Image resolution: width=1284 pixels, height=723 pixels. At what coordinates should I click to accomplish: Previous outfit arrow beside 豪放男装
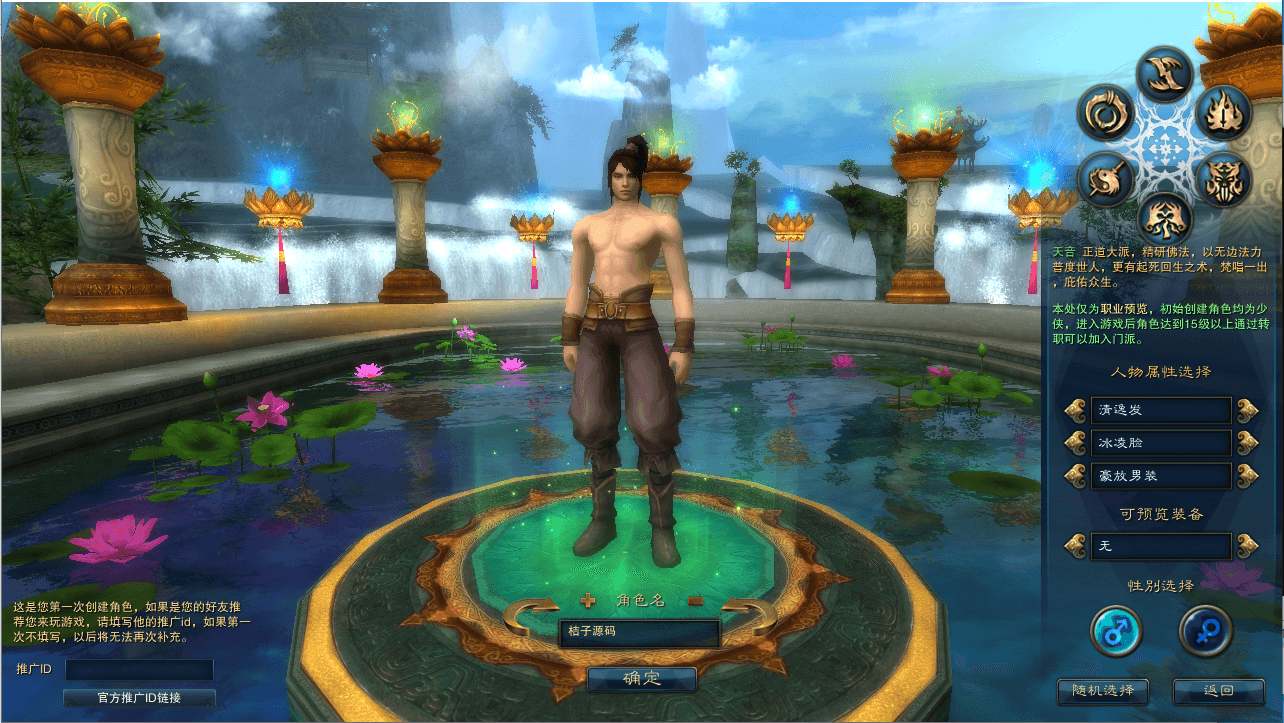(x=1075, y=475)
